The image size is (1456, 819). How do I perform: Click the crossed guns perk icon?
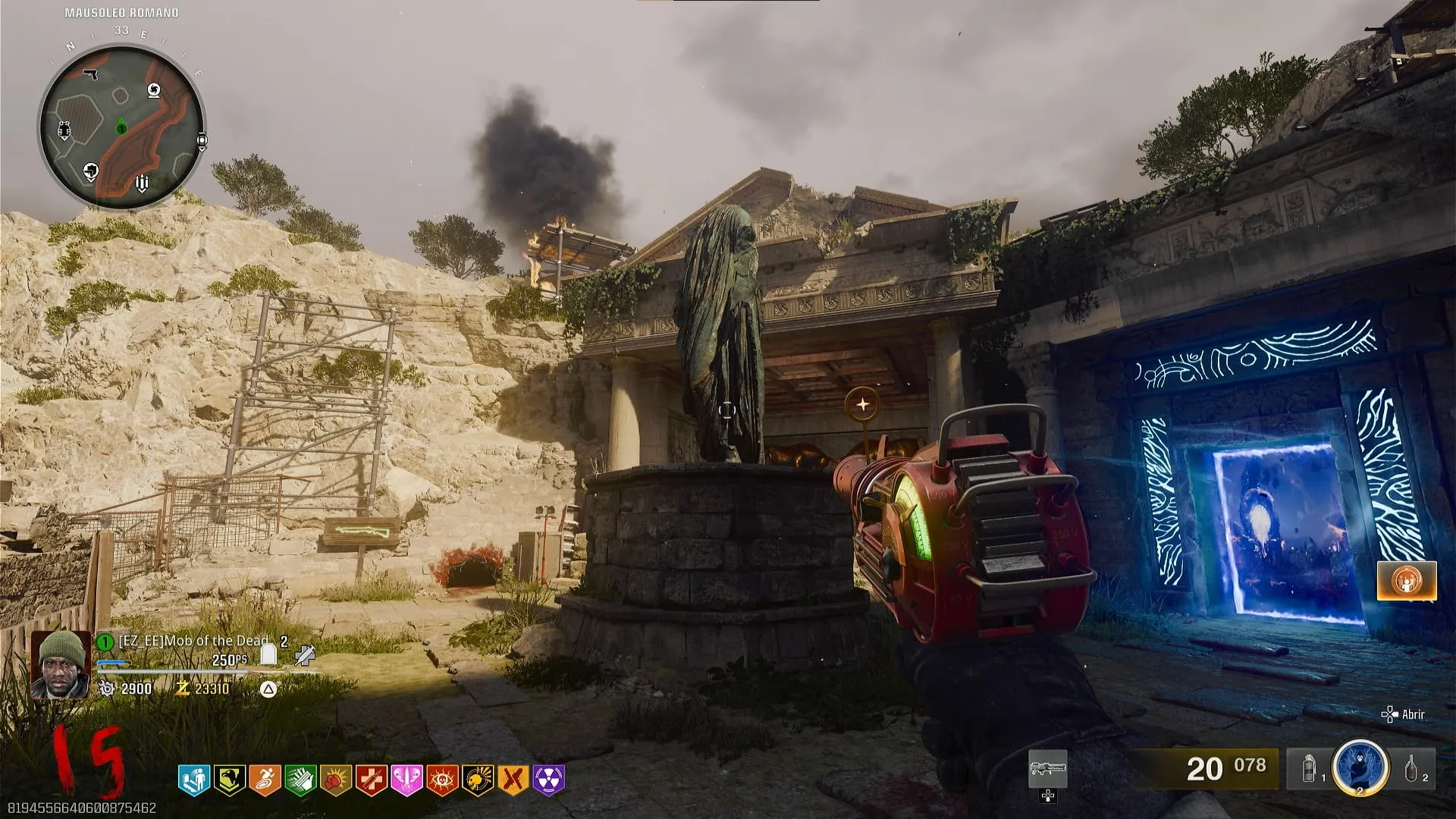tap(513, 780)
